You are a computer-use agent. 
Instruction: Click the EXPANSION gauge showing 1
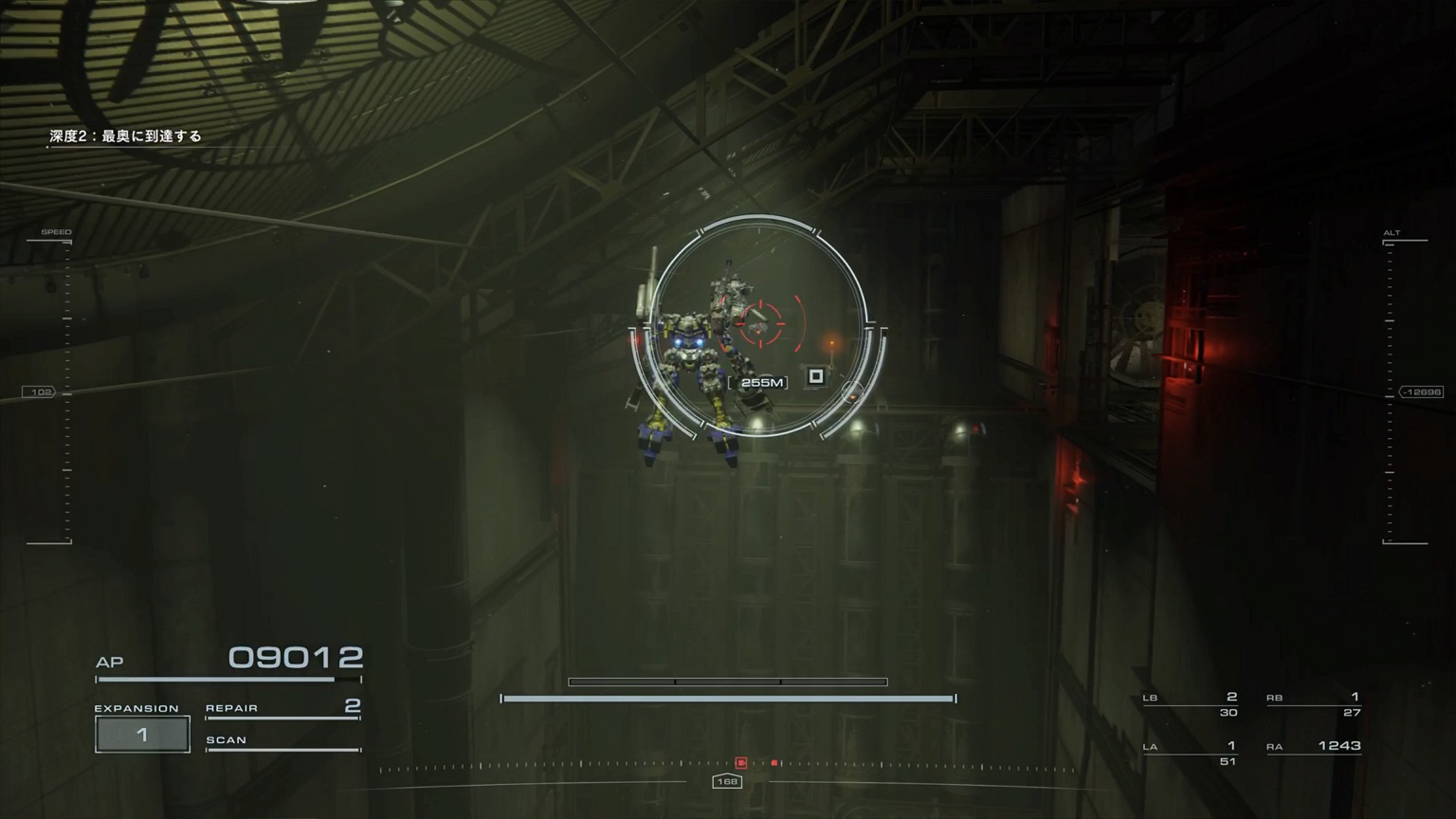click(x=142, y=732)
